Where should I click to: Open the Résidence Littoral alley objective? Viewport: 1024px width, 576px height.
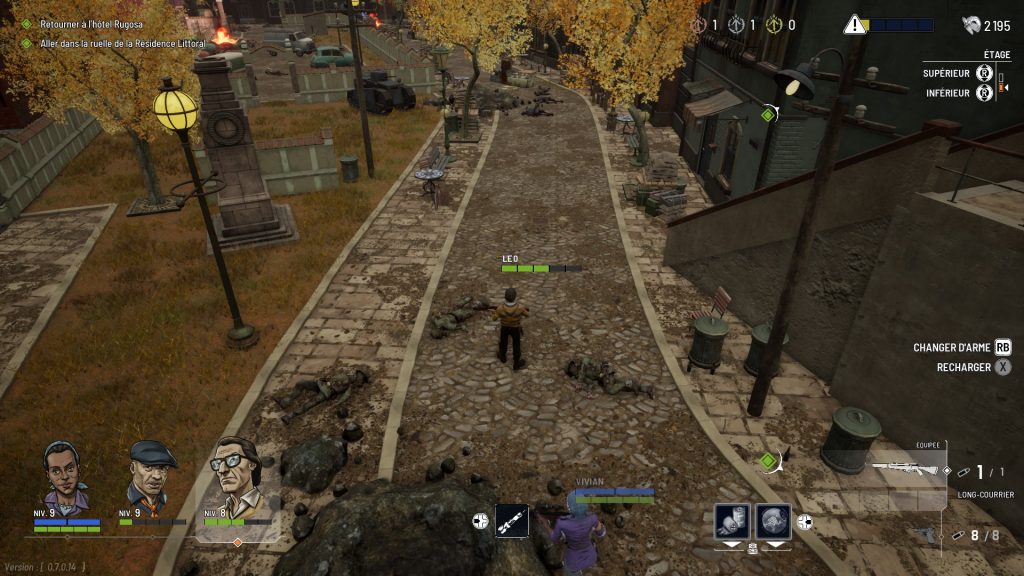pyautogui.click(x=122, y=44)
